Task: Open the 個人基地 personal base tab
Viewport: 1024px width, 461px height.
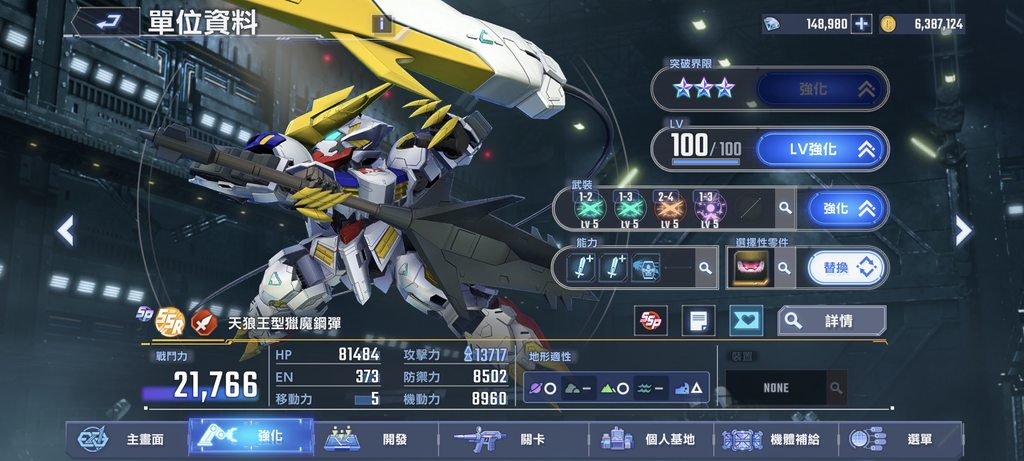Action: [650, 439]
